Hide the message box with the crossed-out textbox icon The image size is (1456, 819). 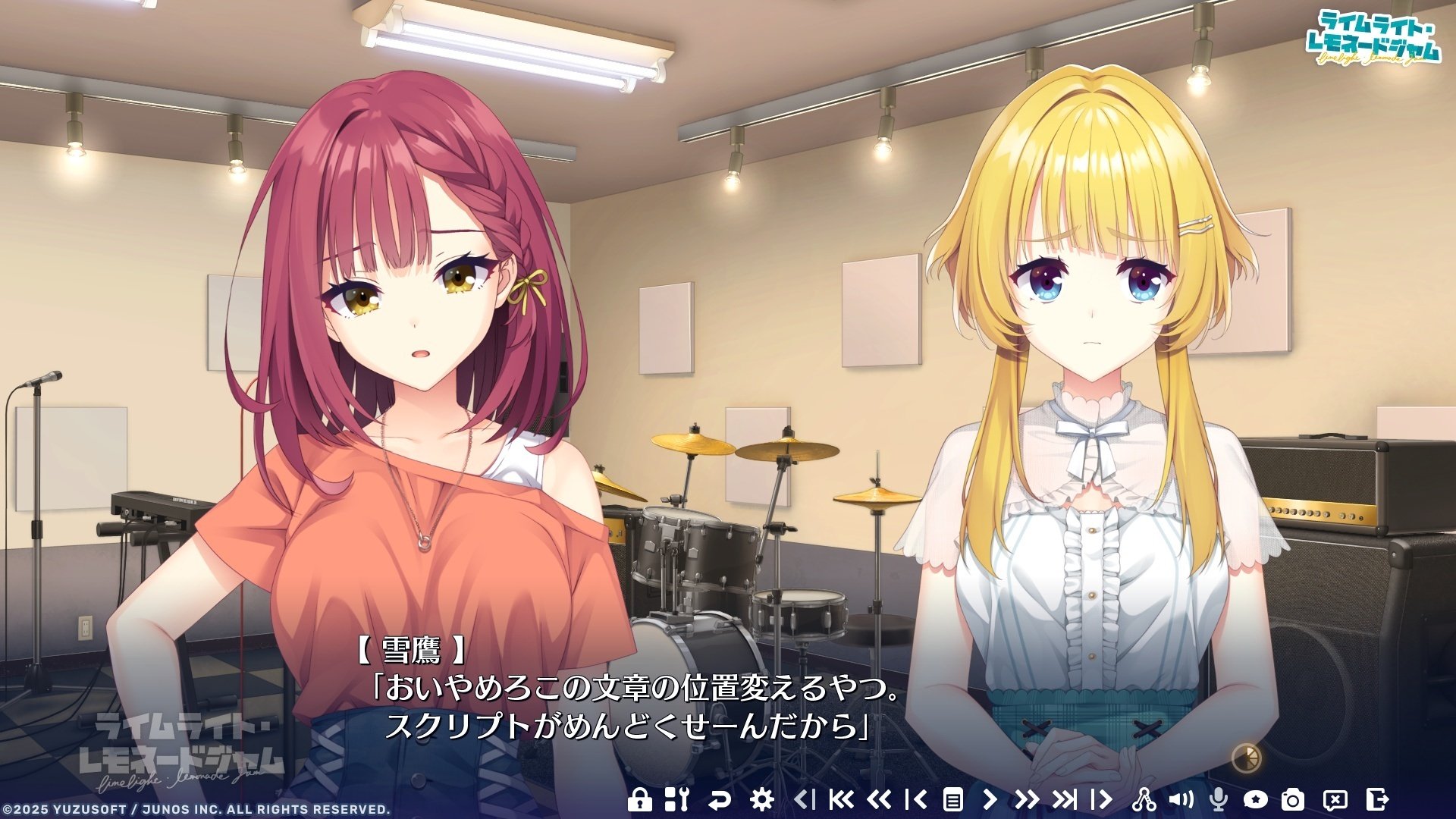[x=1334, y=799]
